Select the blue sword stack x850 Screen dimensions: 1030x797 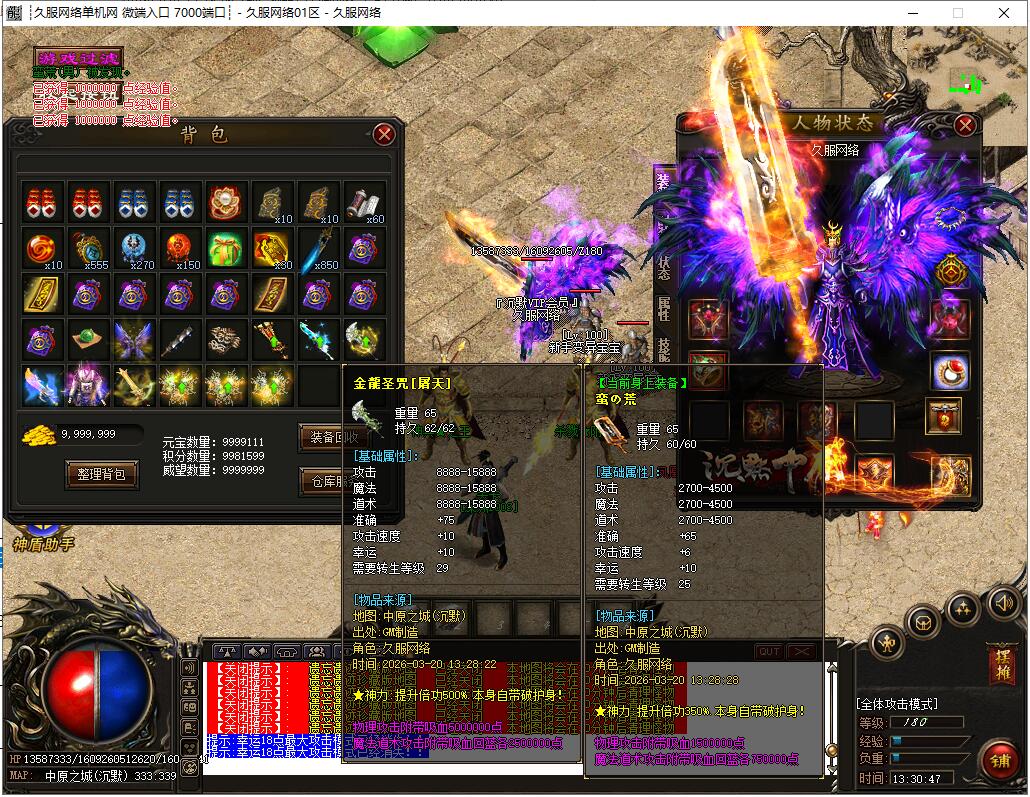coord(319,247)
